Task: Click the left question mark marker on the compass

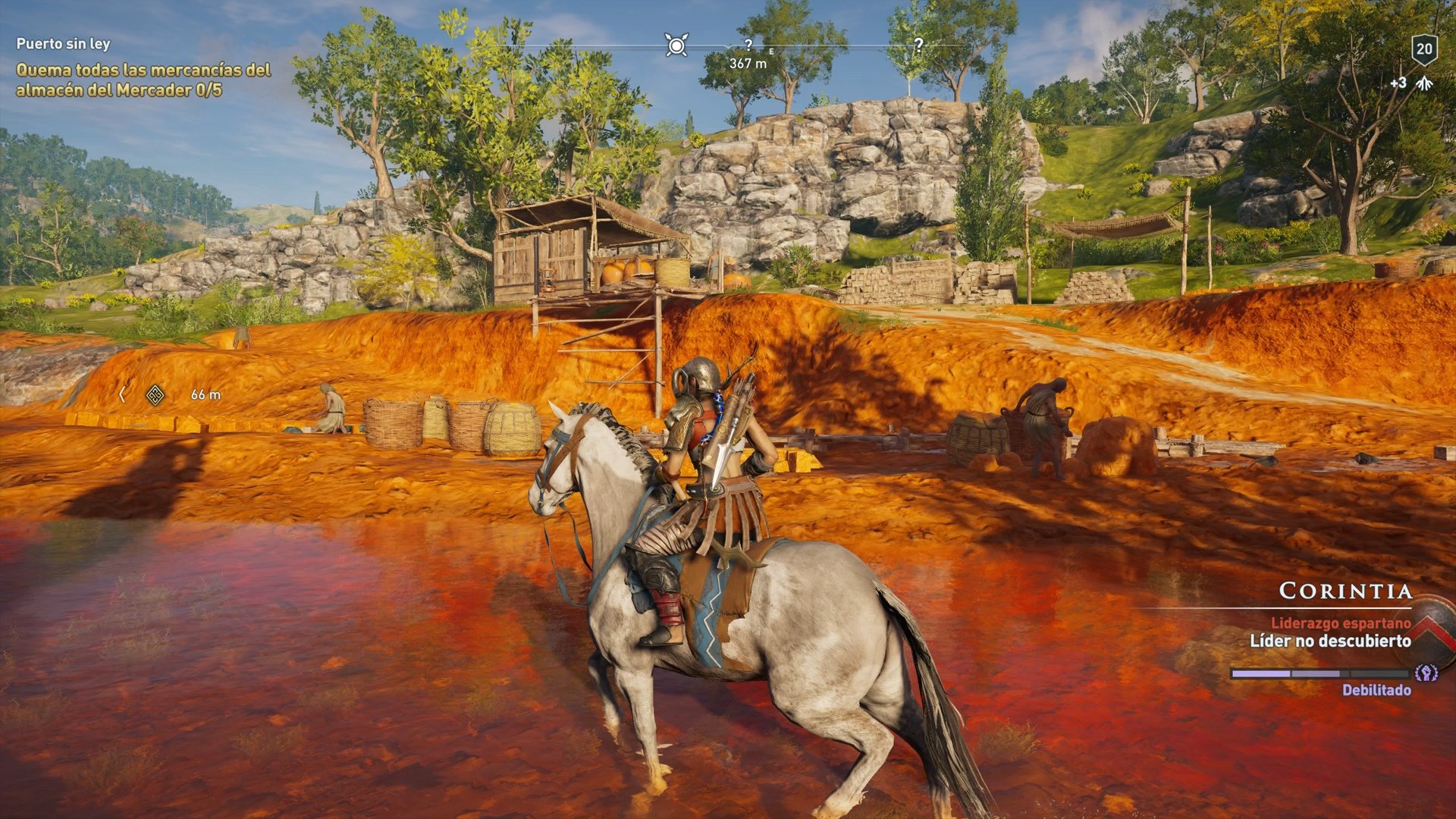Action: (749, 44)
